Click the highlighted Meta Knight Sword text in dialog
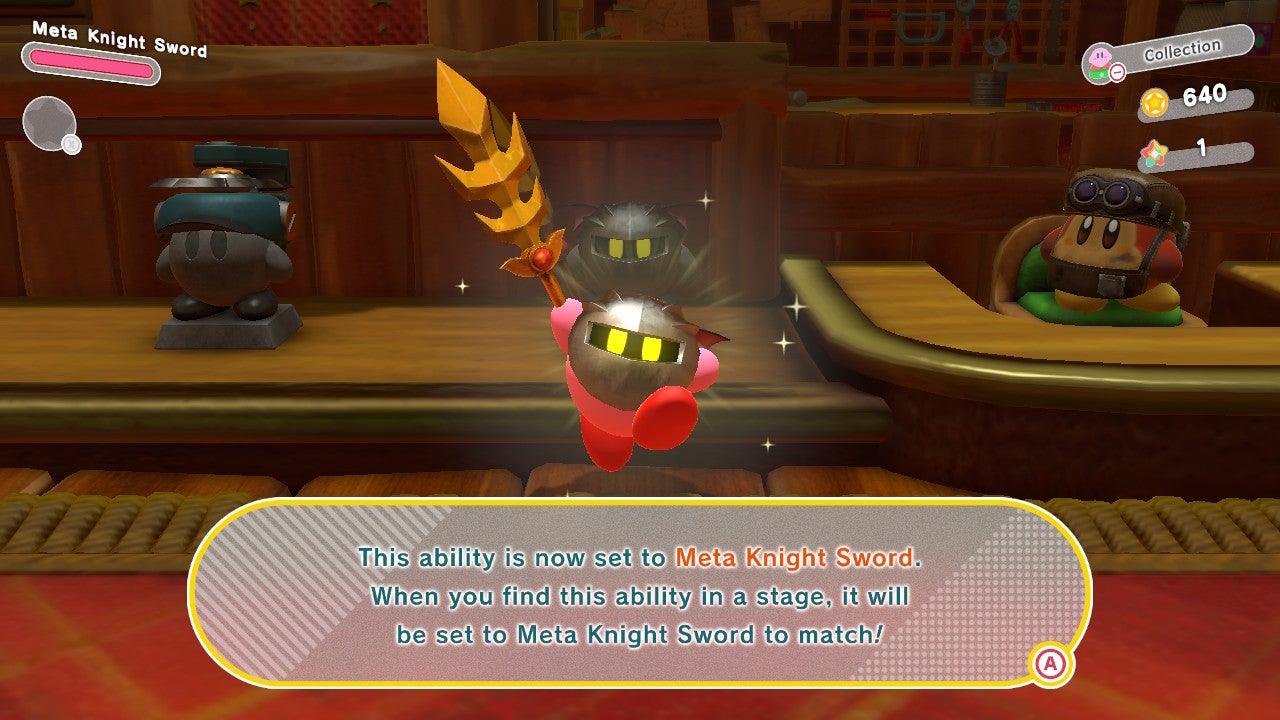This screenshot has width=1280, height=720. [796, 559]
